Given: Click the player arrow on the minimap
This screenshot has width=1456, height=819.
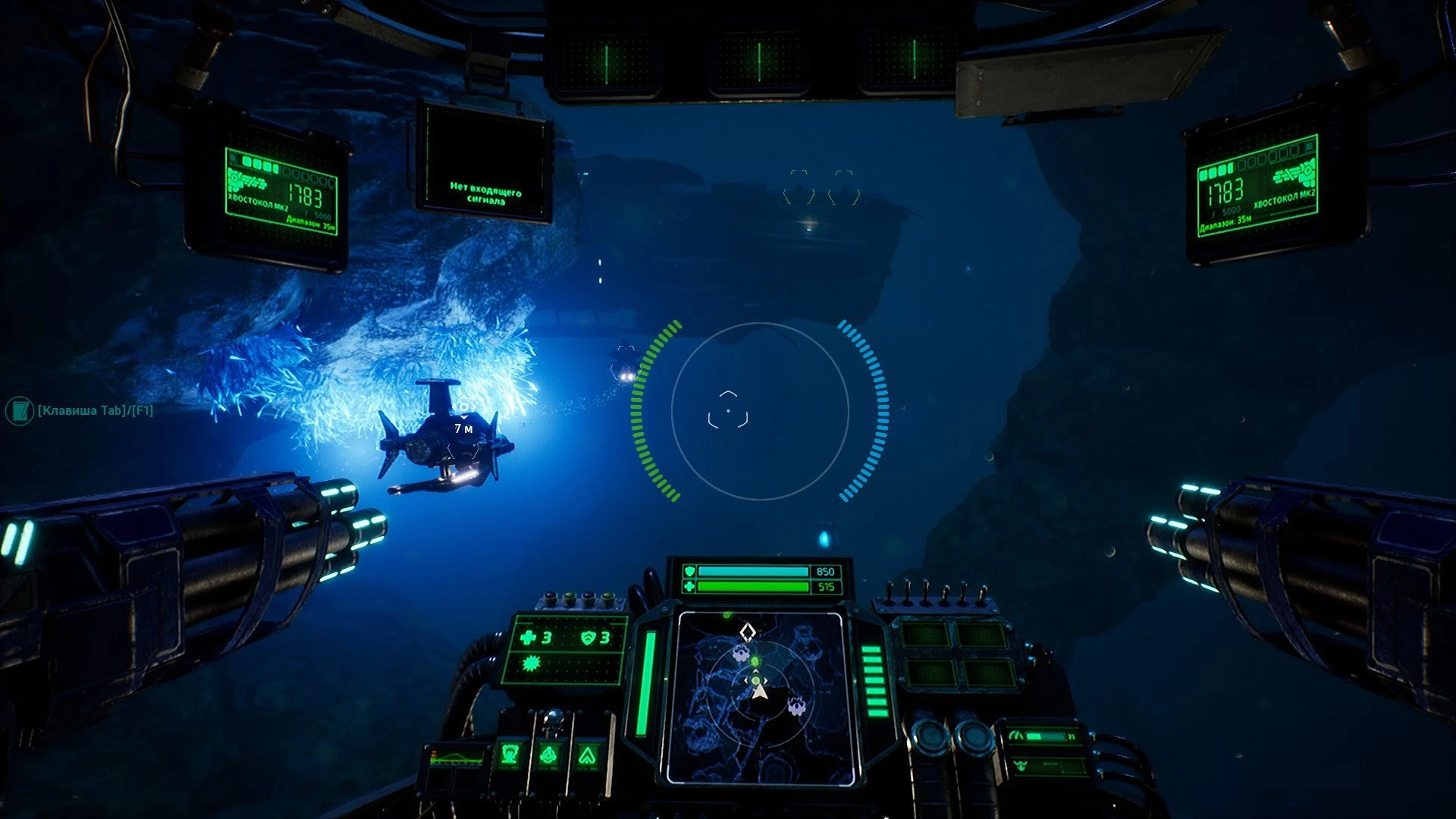Looking at the screenshot, I should click(761, 692).
